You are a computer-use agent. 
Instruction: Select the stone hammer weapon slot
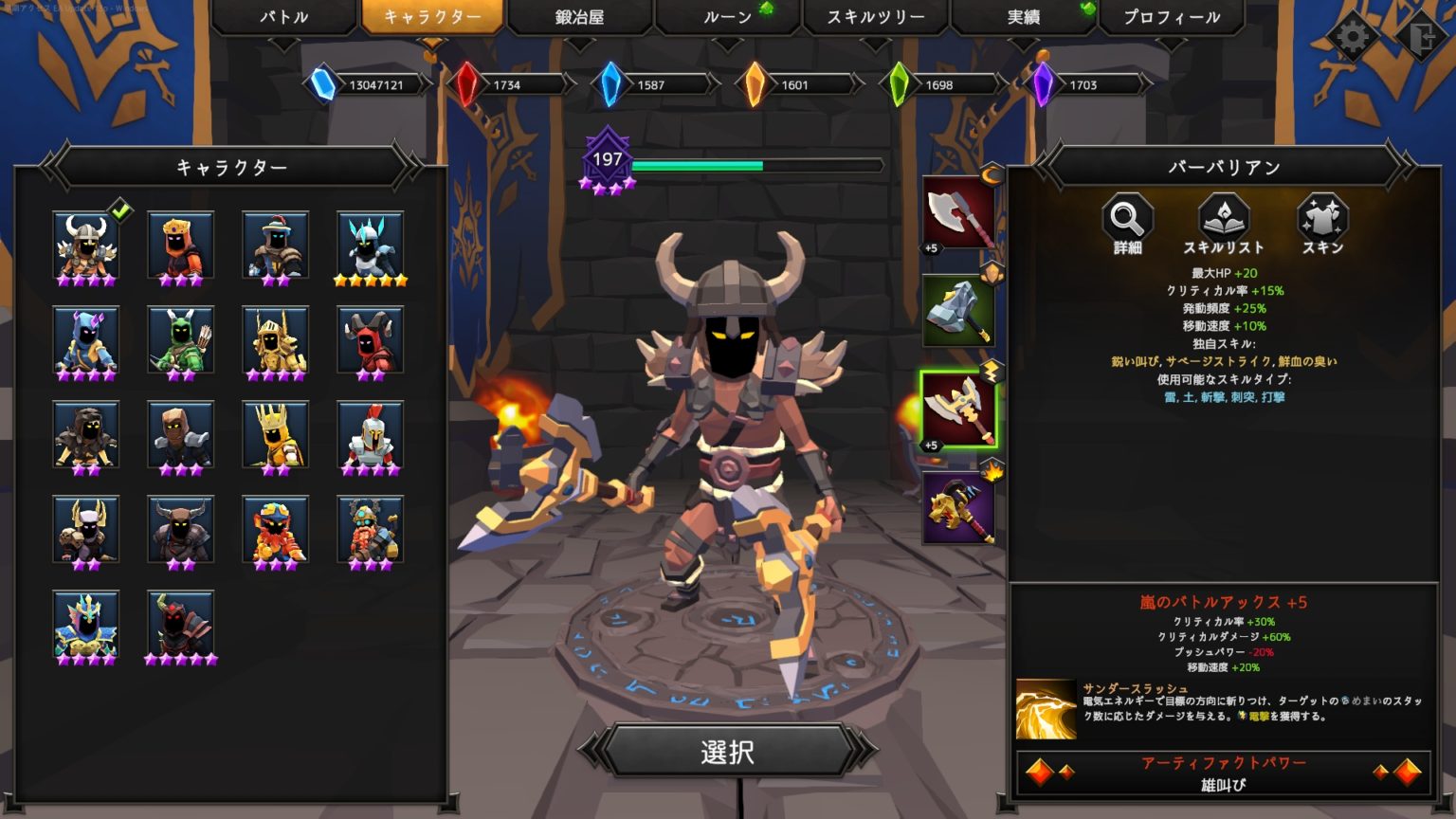(959, 310)
